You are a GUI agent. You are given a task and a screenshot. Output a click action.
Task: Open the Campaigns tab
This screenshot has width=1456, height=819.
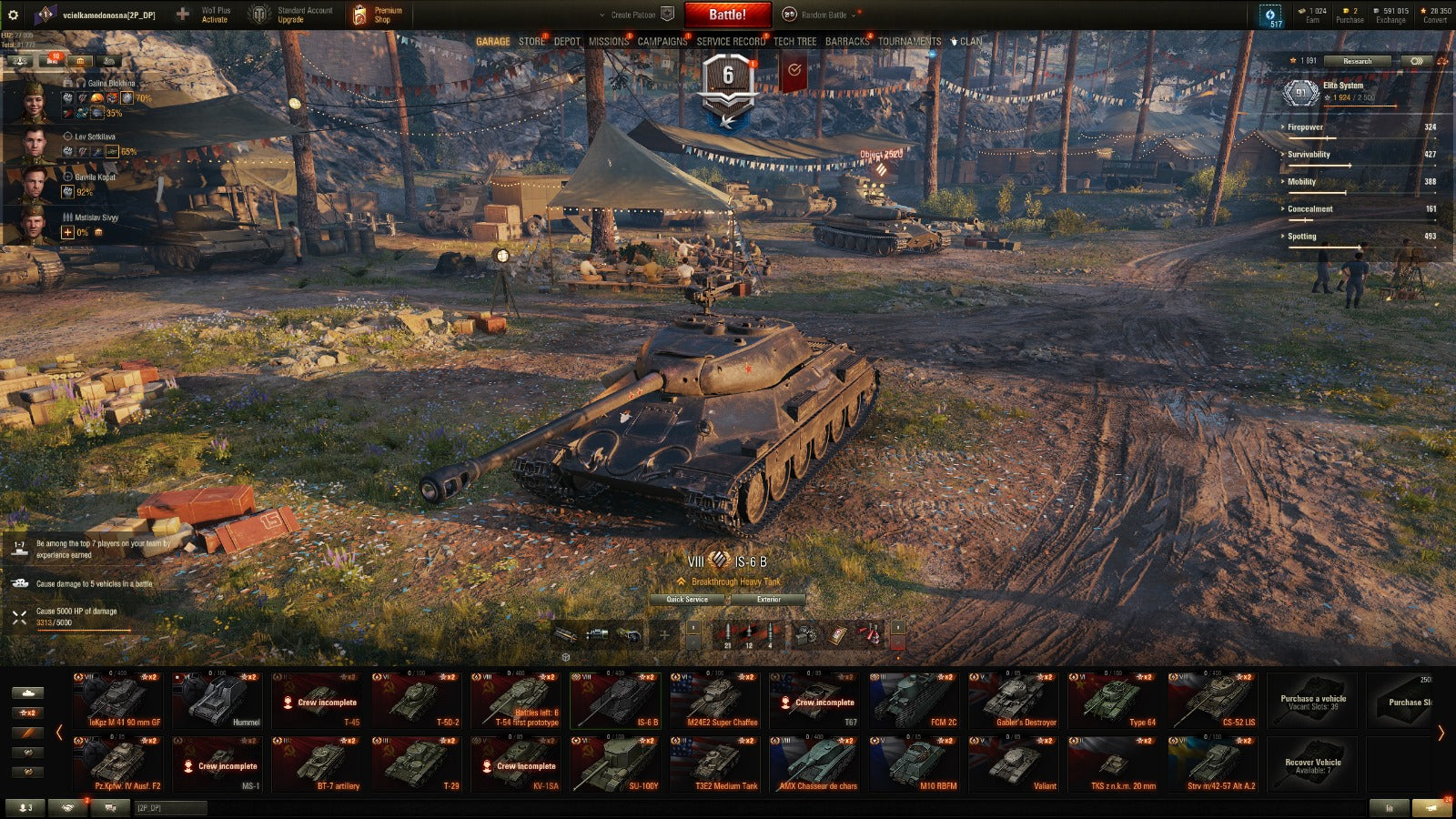tap(662, 42)
